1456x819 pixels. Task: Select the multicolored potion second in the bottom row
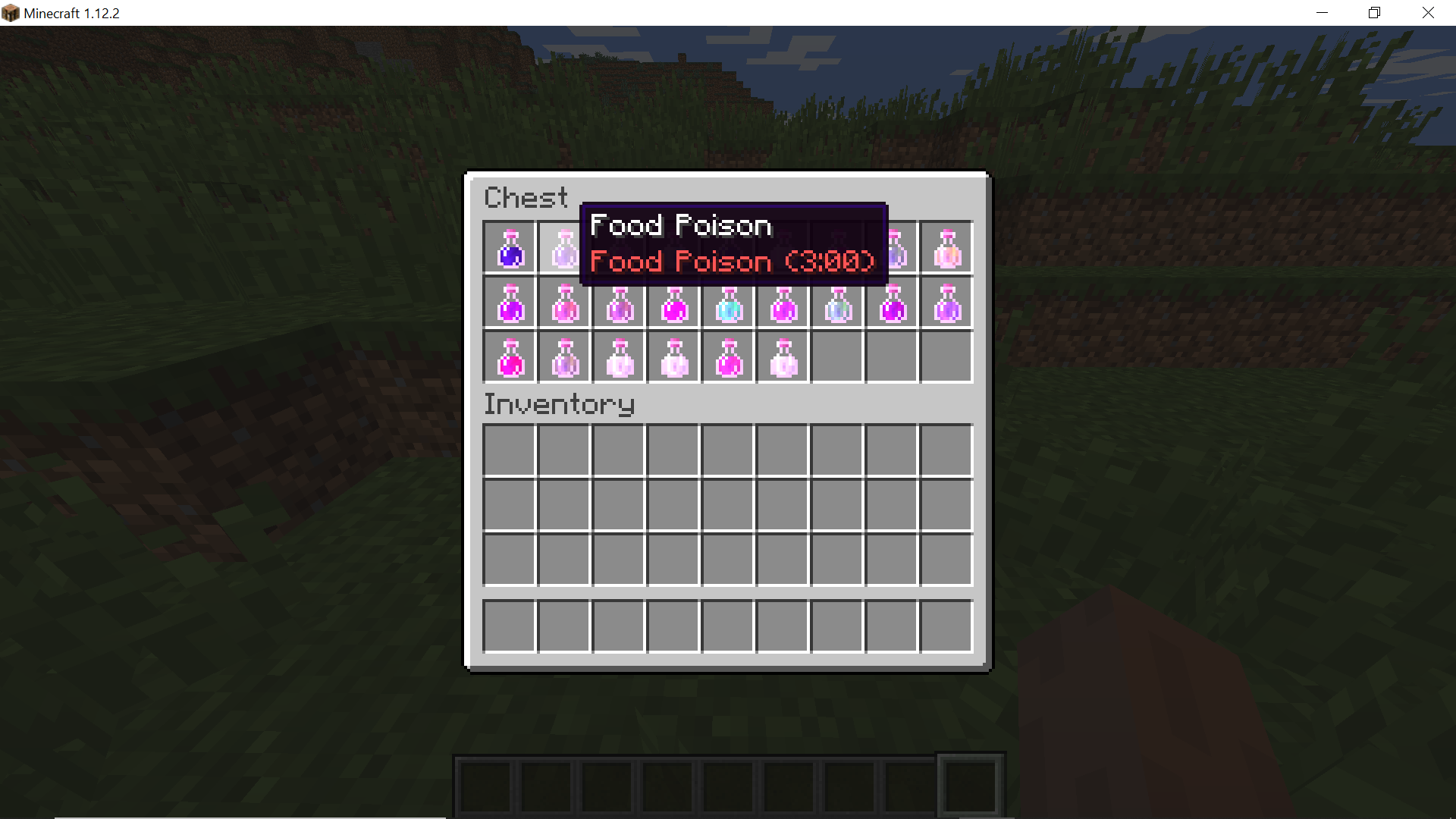[x=563, y=356]
